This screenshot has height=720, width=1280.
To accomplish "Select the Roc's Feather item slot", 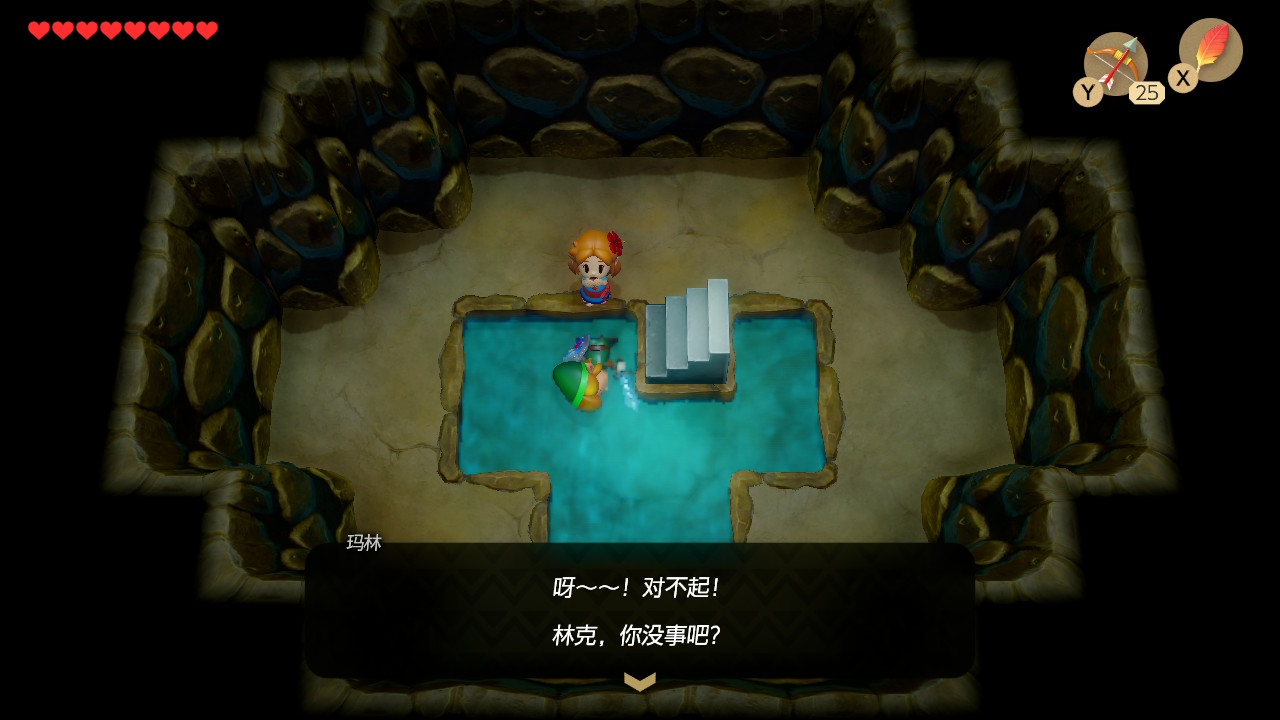I will tap(1210, 50).
